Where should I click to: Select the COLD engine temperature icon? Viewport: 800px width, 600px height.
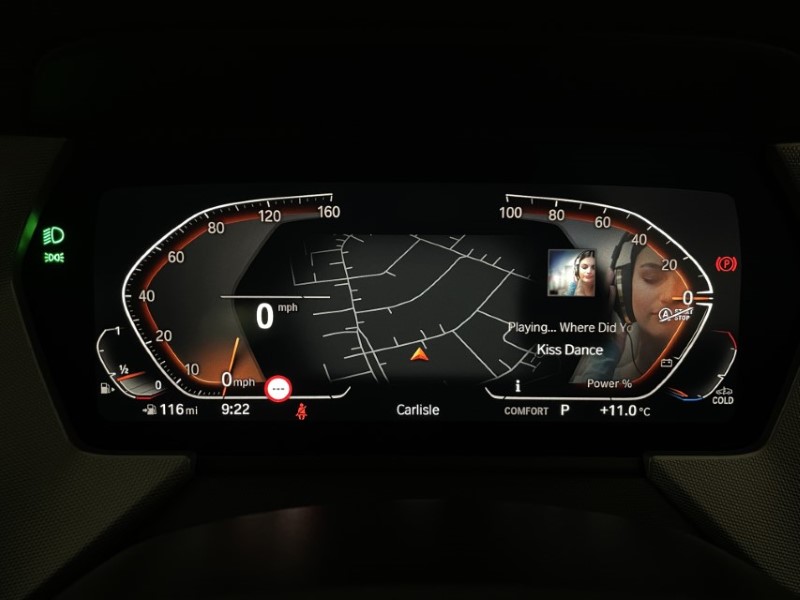click(722, 395)
